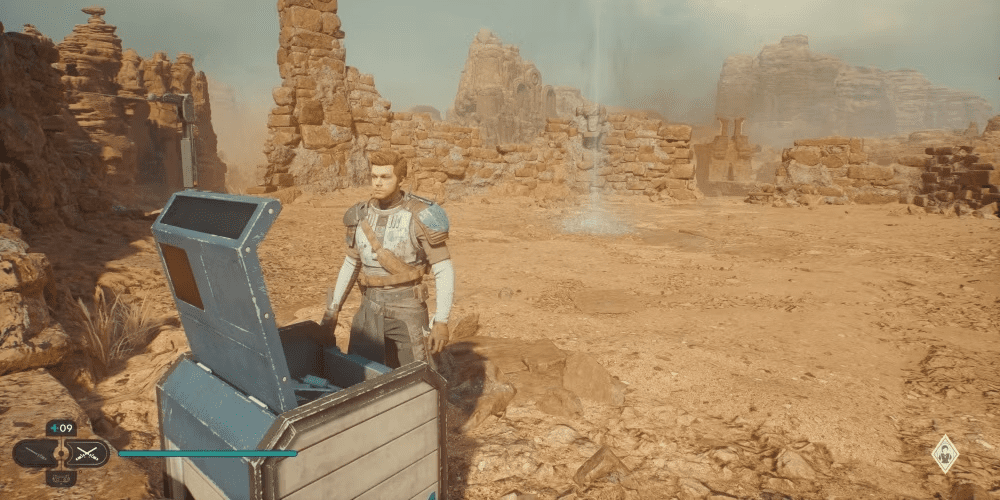Click the diamond companion portrait icon
This screenshot has width=1000, height=500.
tap(945, 454)
